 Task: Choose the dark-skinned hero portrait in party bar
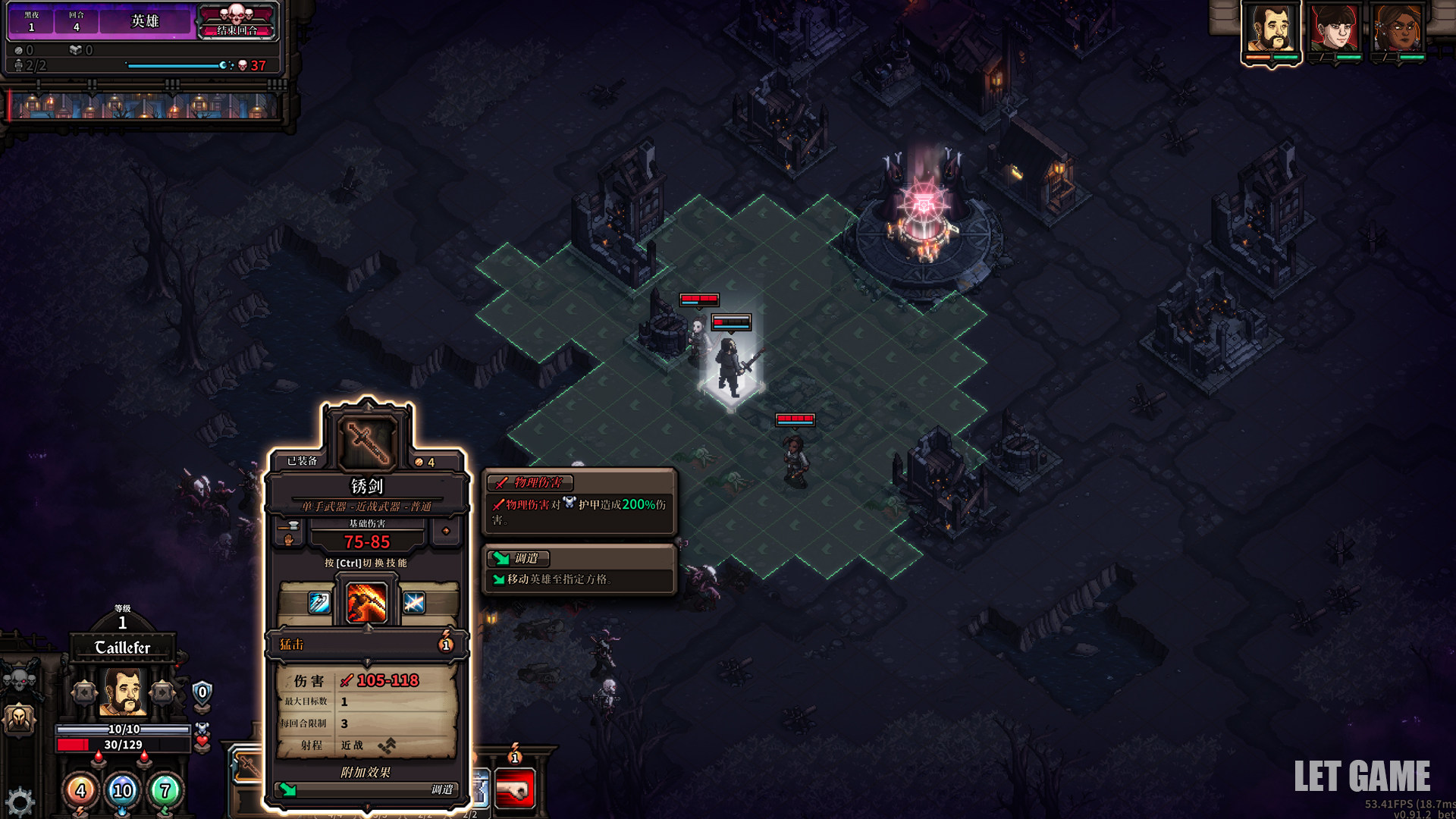pos(1398,30)
